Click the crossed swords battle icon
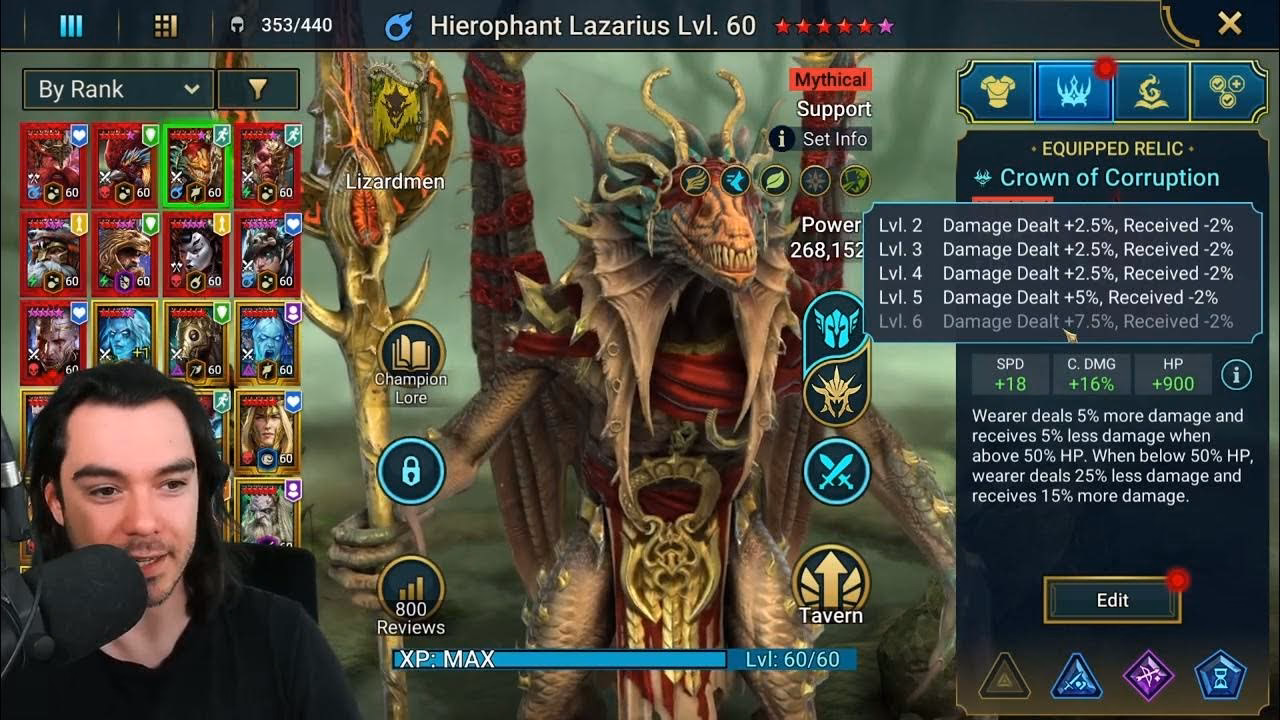Viewport: 1280px width, 720px height. (836, 468)
